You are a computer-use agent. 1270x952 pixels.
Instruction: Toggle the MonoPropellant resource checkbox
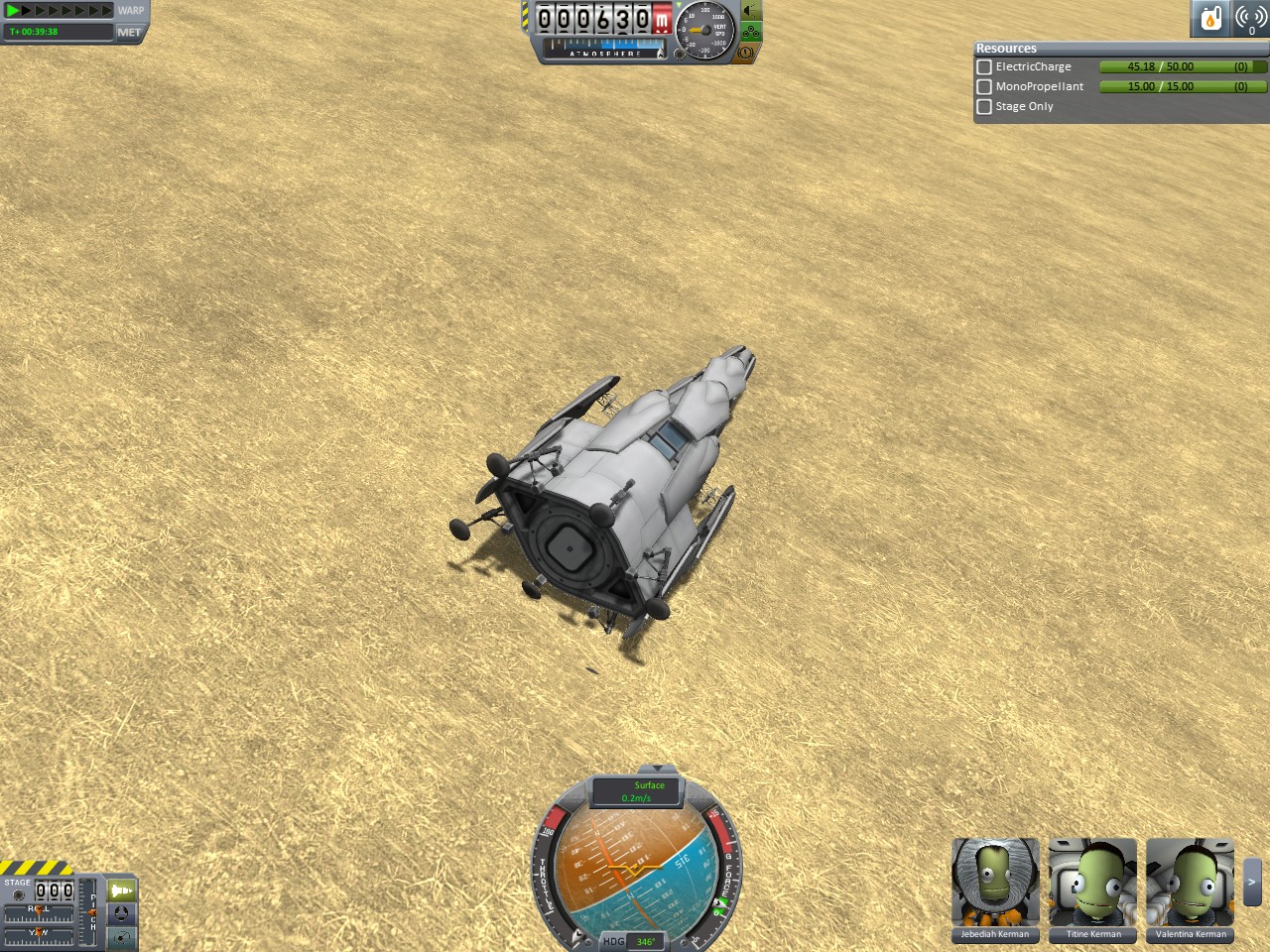[x=984, y=87]
